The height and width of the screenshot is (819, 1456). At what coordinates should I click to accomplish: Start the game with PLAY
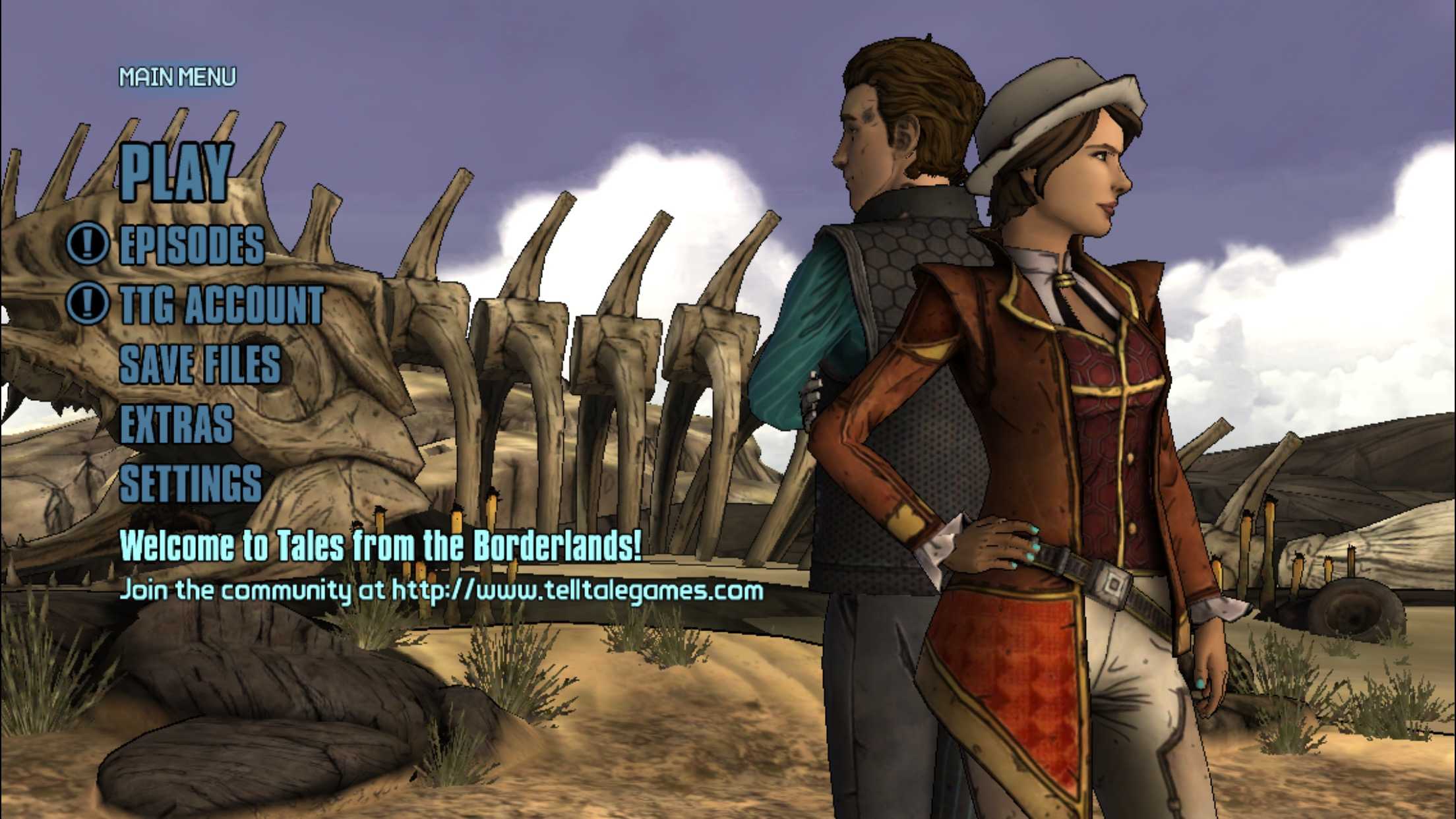click(x=175, y=171)
